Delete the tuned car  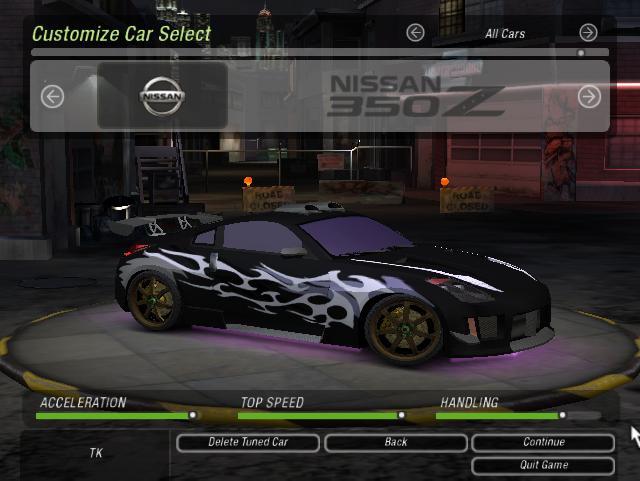click(248, 442)
